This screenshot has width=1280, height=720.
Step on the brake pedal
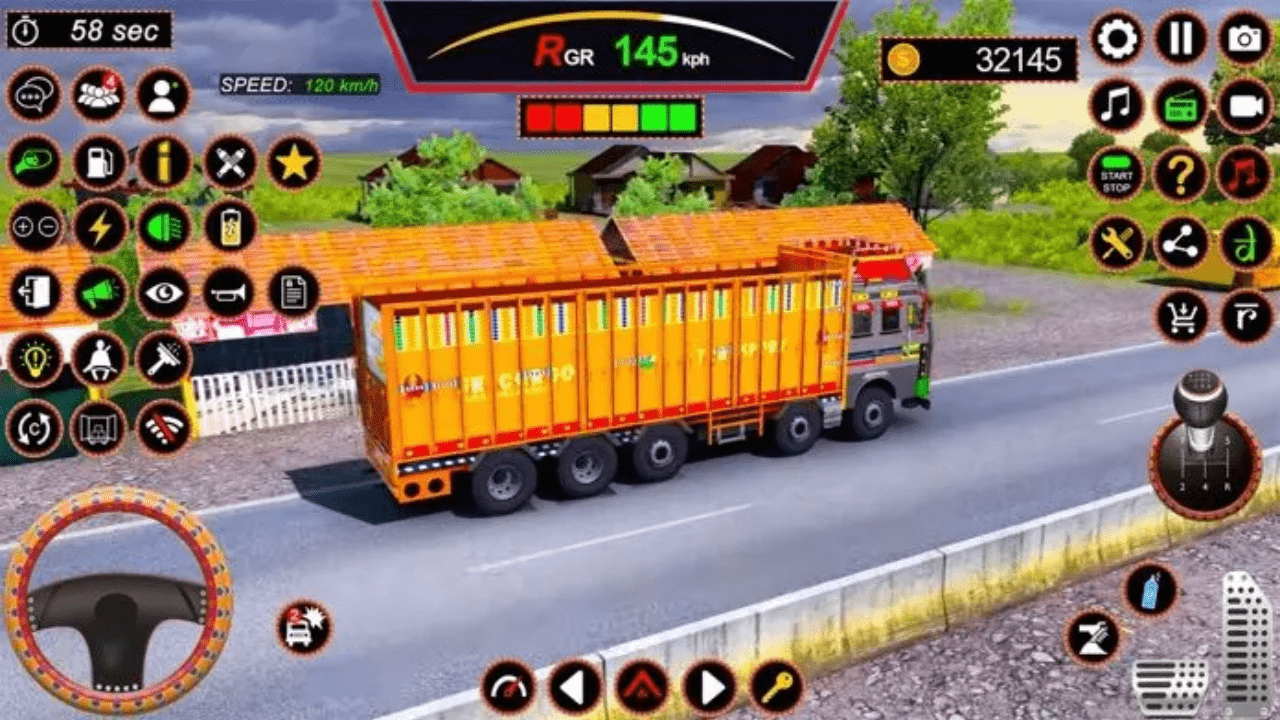tap(1169, 687)
